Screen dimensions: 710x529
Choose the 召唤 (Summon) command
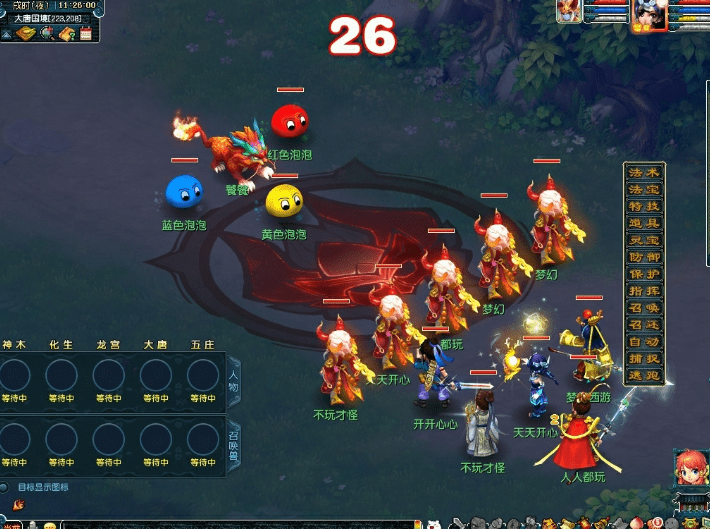coord(644,308)
